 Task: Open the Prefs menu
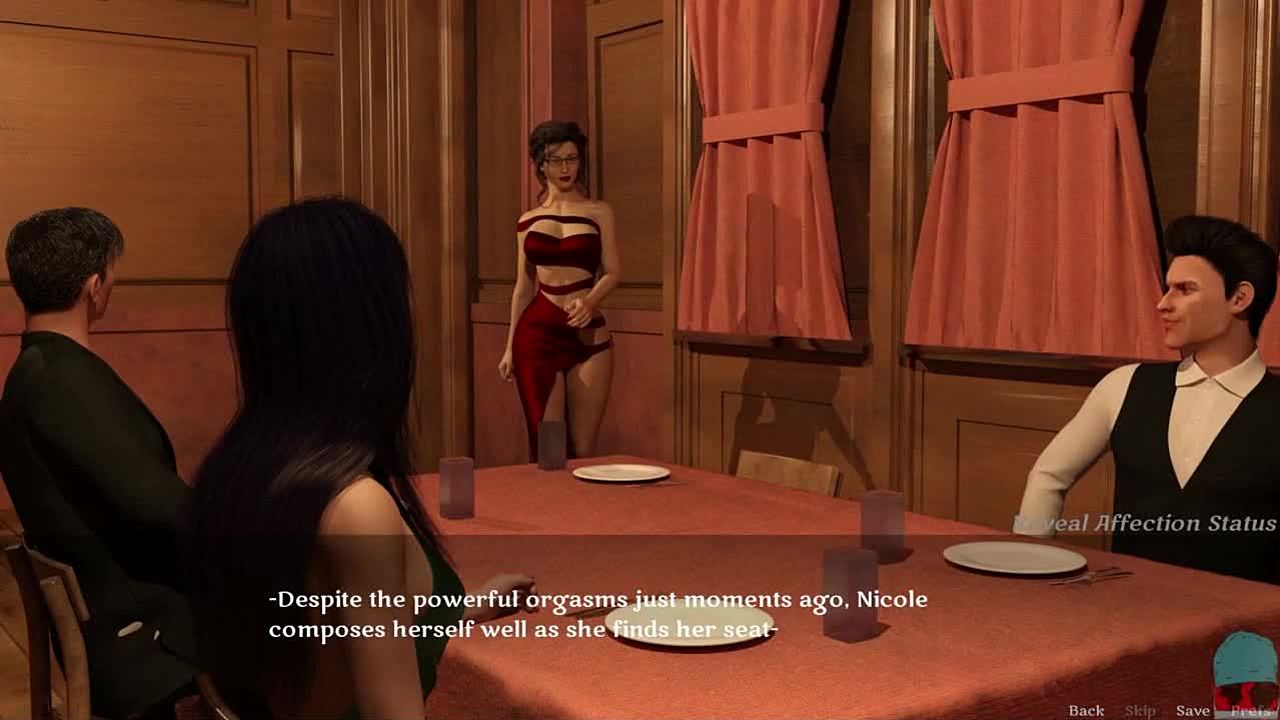1251,710
